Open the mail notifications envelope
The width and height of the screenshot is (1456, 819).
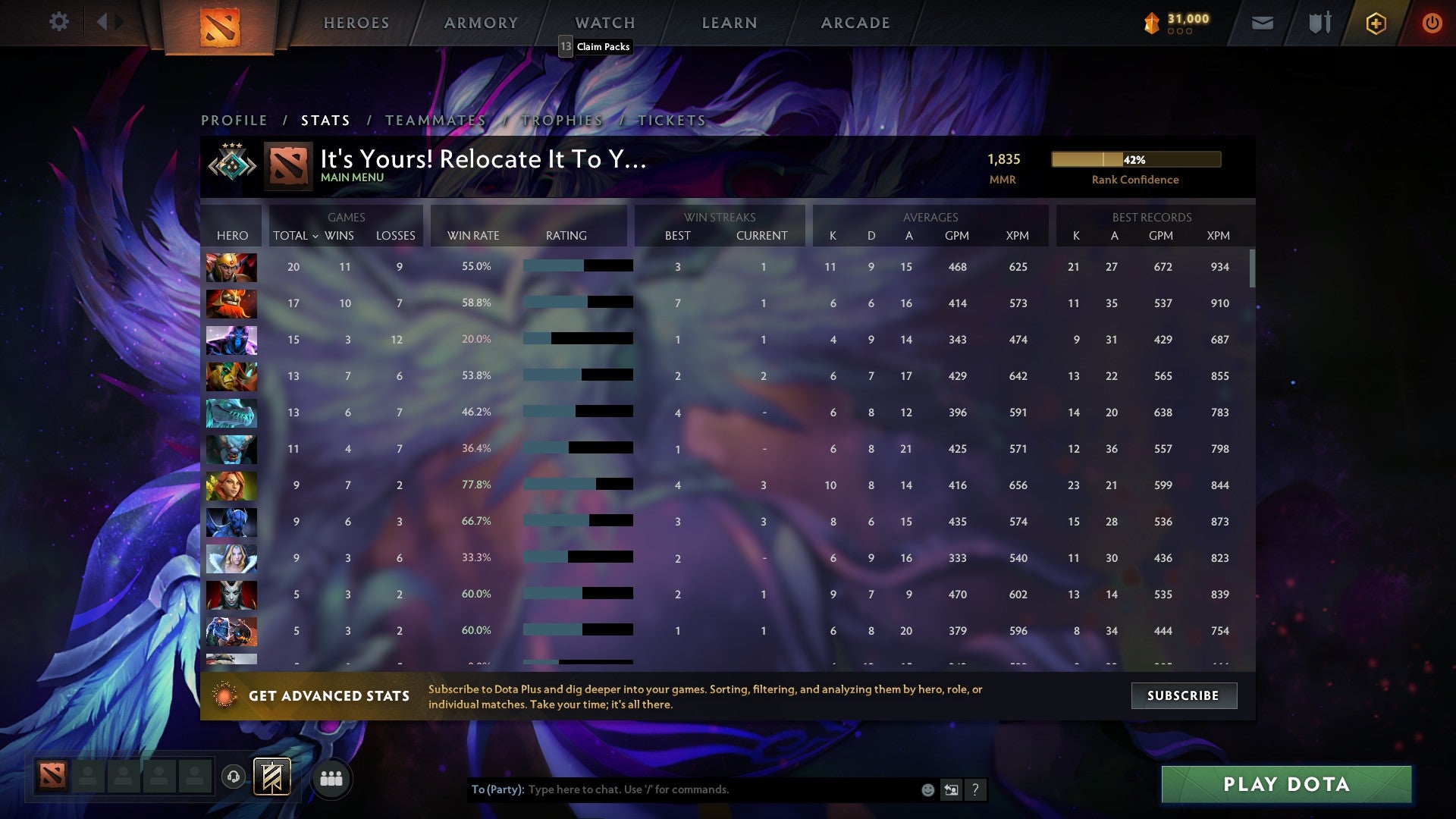(x=1262, y=23)
